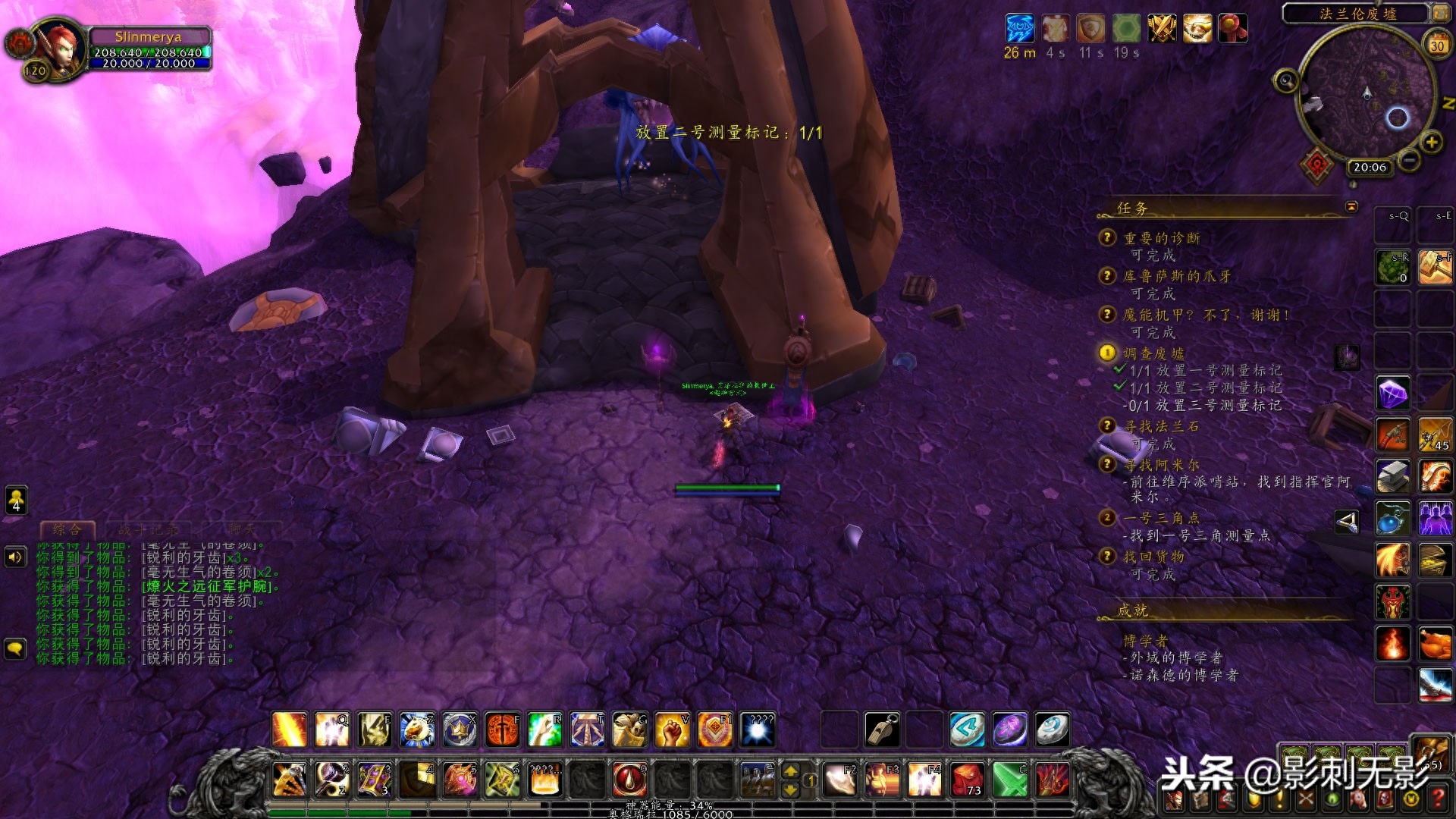Screen dimensions: 1456x819
Task: Open the Horde garrison report button
Action: point(1317,164)
